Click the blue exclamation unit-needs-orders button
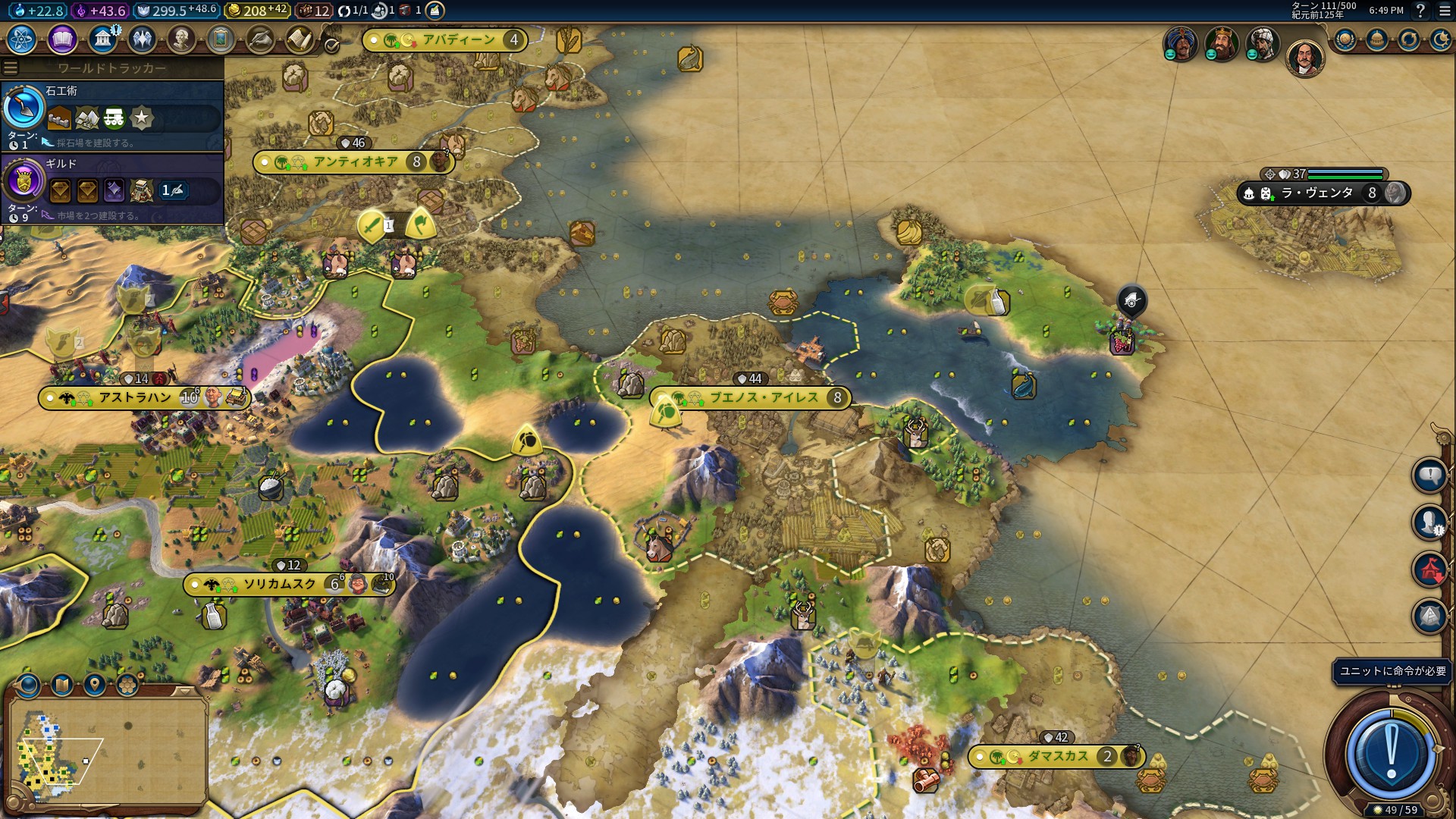 tap(1391, 753)
